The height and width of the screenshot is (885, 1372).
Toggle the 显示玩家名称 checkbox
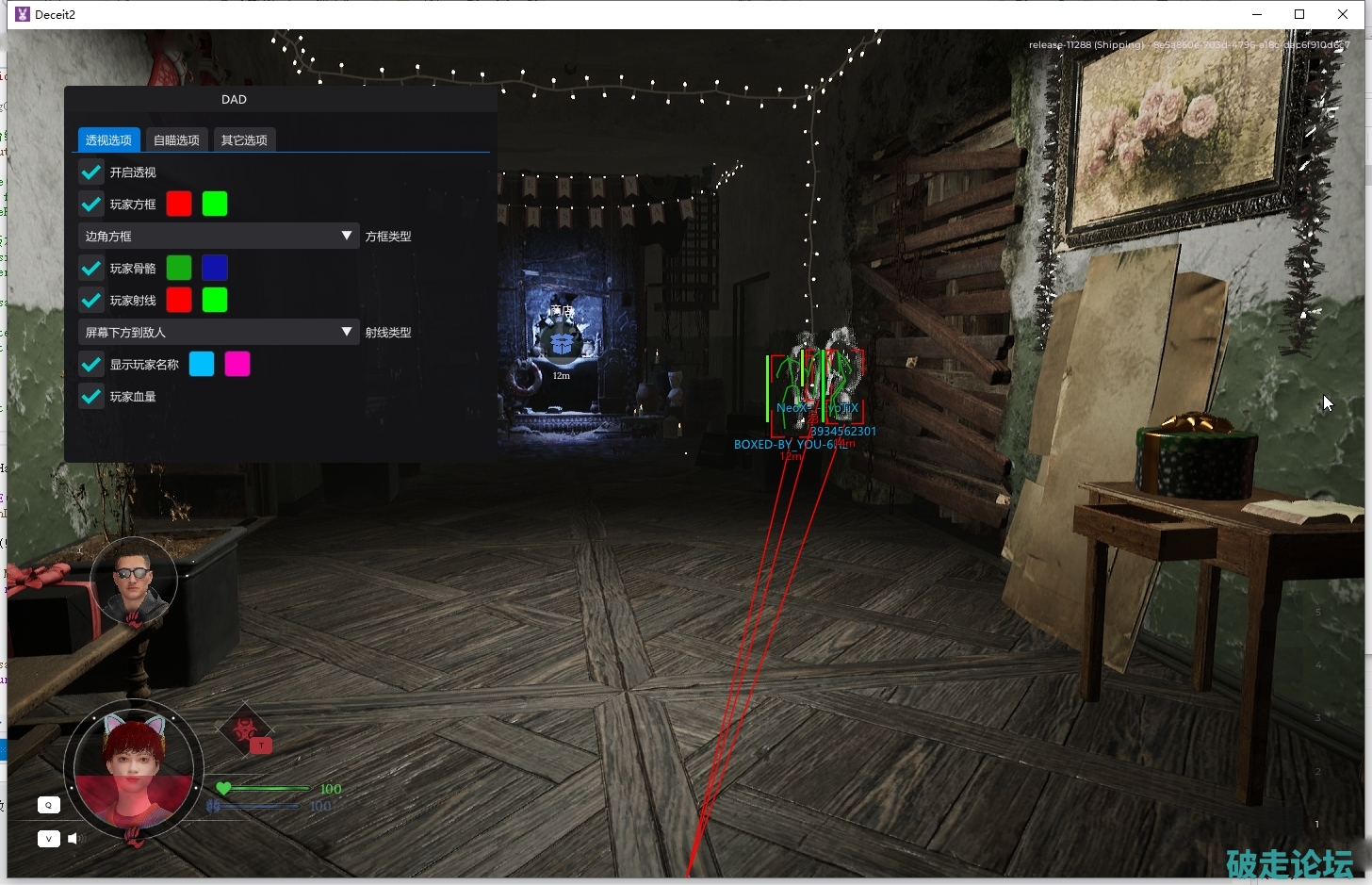(91, 365)
